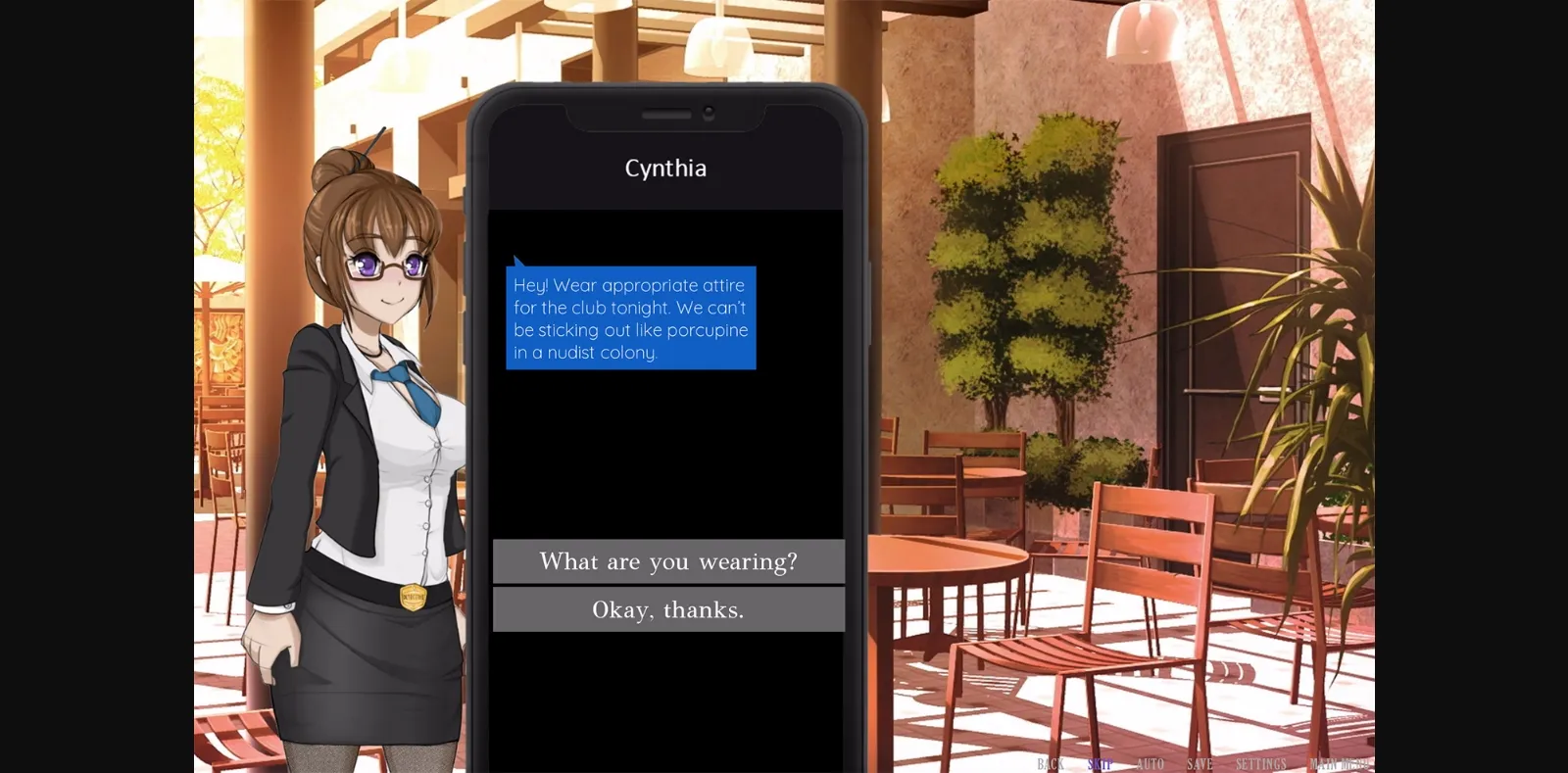Viewport: 1568px width, 773px height.
Task: Tap the Cynthia contact name header
Action: (x=666, y=169)
